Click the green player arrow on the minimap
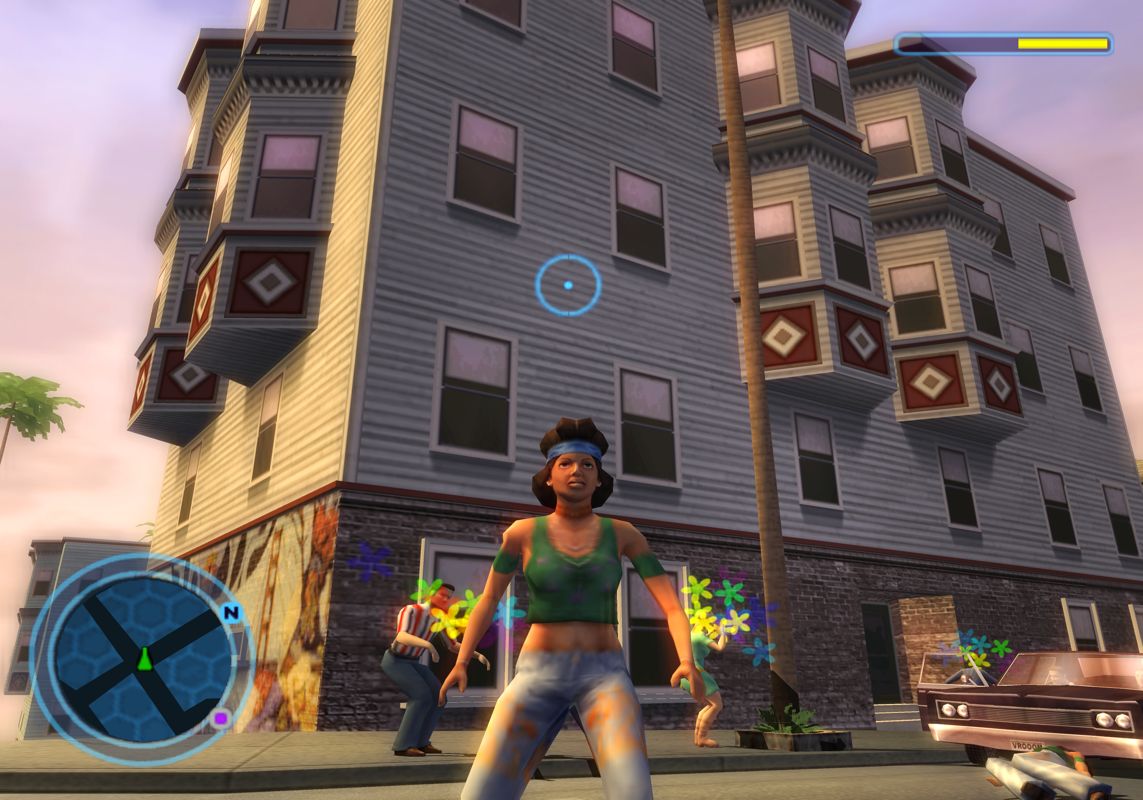The image size is (1143, 800). coord(144,659)
